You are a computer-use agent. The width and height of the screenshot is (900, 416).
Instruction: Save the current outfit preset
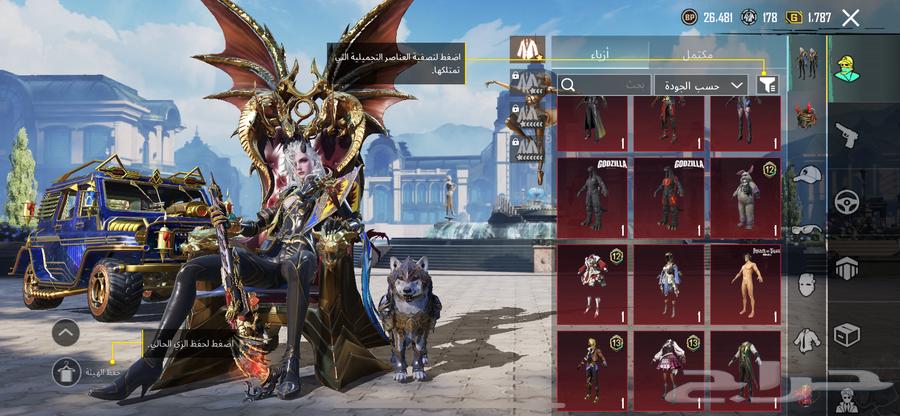[66, 372]
